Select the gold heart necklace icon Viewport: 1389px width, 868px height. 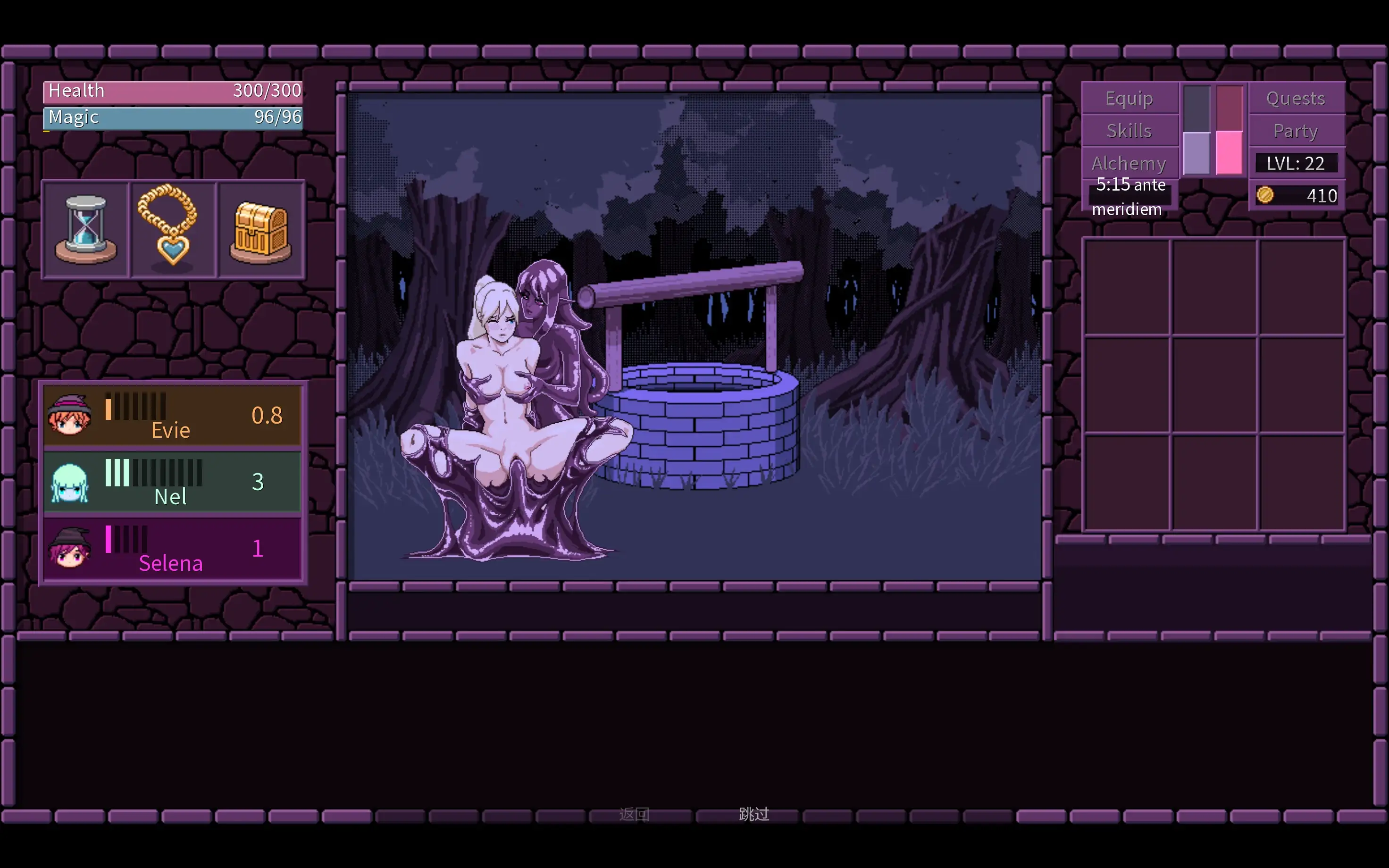click(x=173, y=230)
